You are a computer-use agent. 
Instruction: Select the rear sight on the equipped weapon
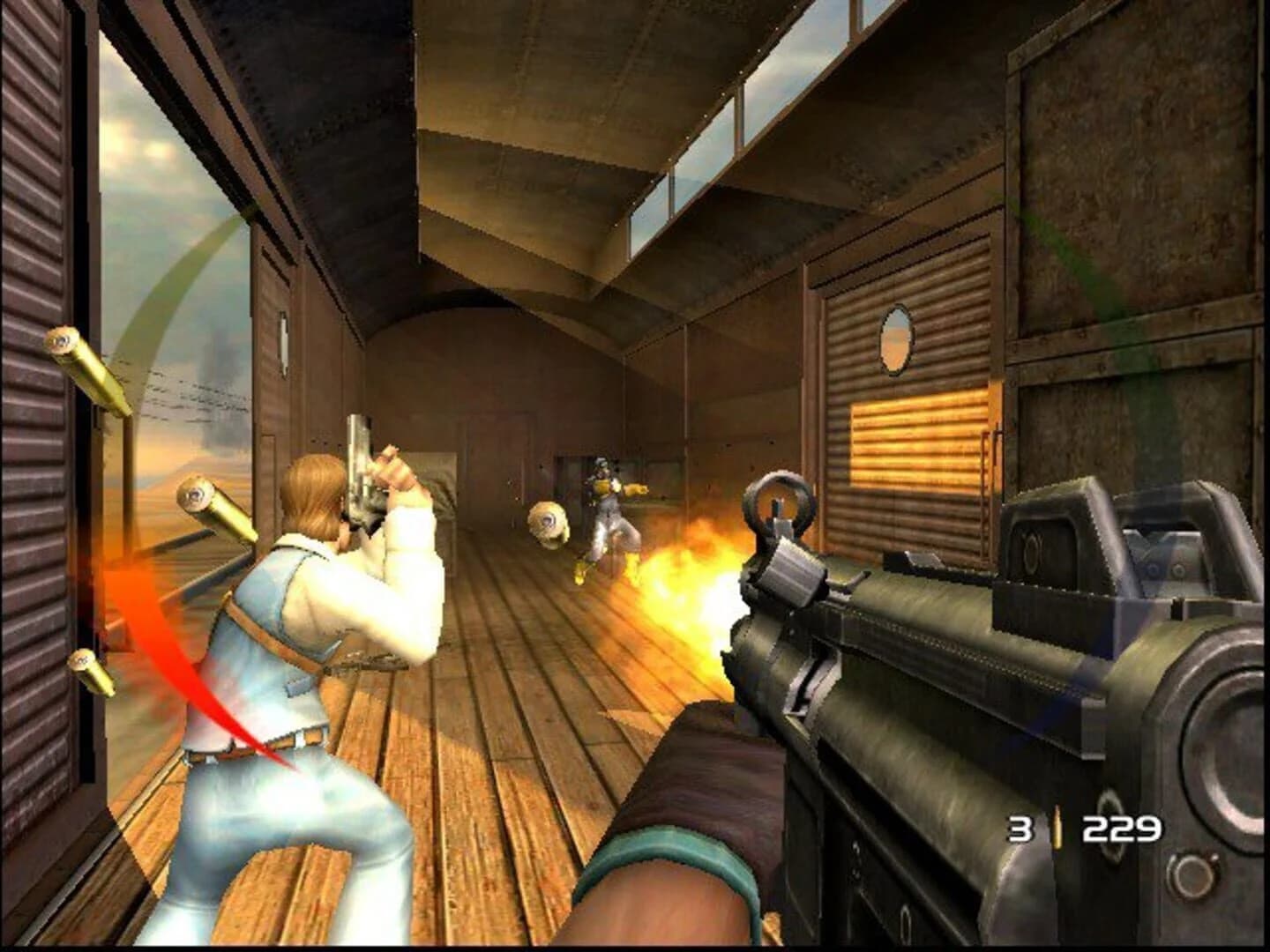[x=1157, y=547]
